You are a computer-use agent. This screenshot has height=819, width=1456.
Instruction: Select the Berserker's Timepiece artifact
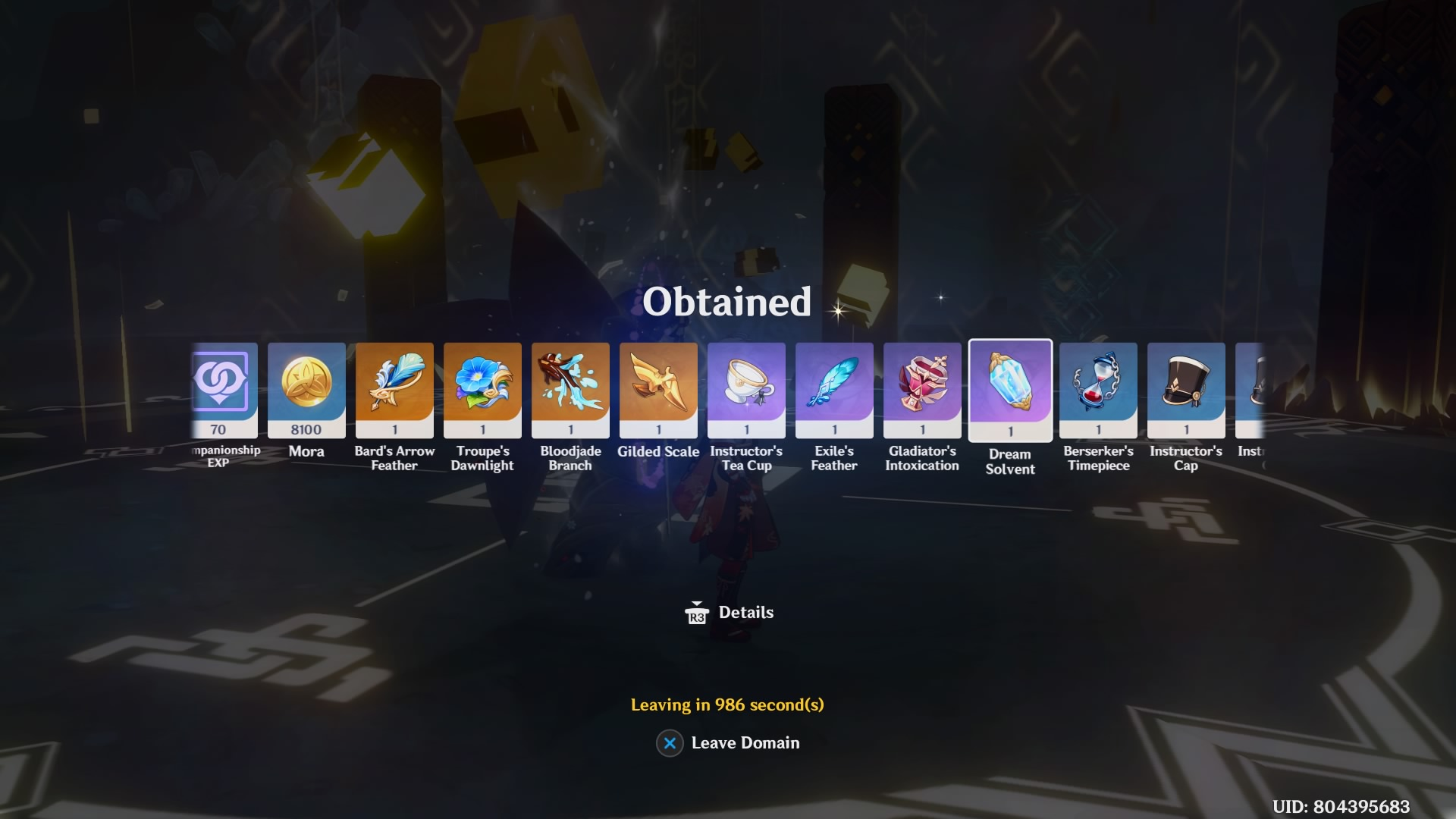(x=1098, y=389)
